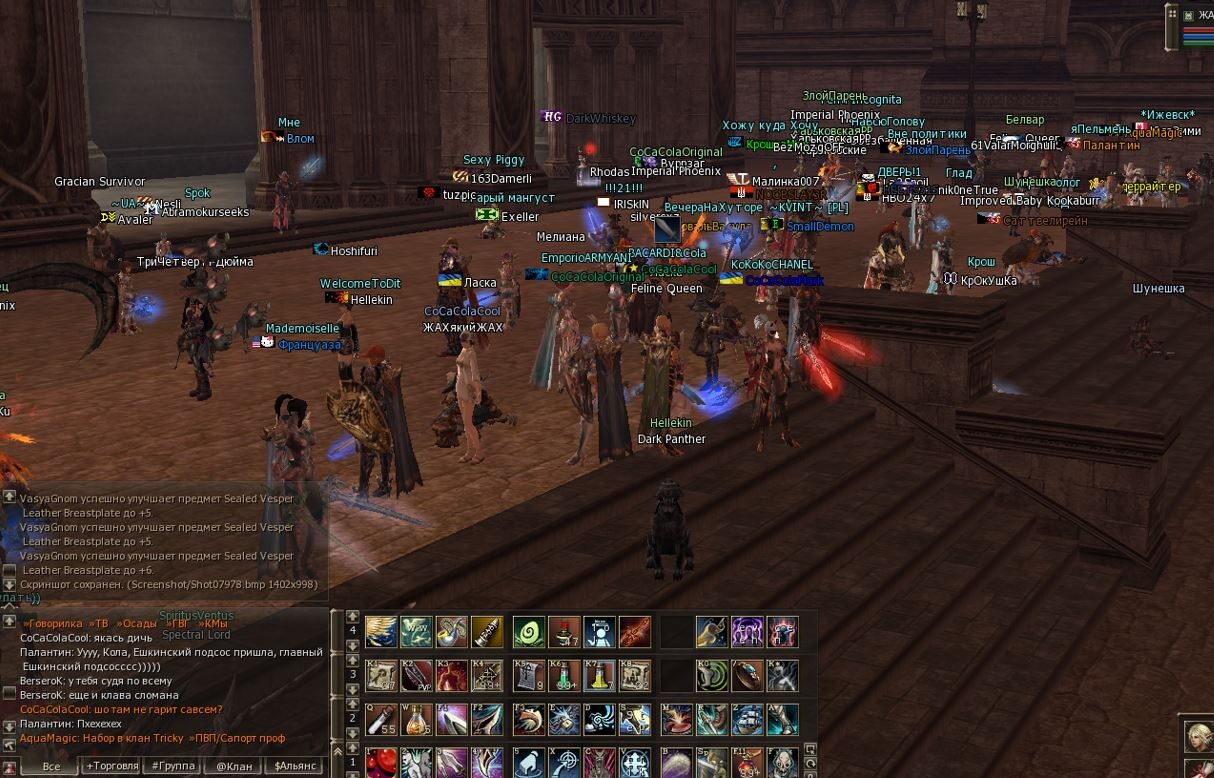Viewport: 1214px width, 778px height.
Task: Use the red potion with 47 count
Action: coord(564,632)
